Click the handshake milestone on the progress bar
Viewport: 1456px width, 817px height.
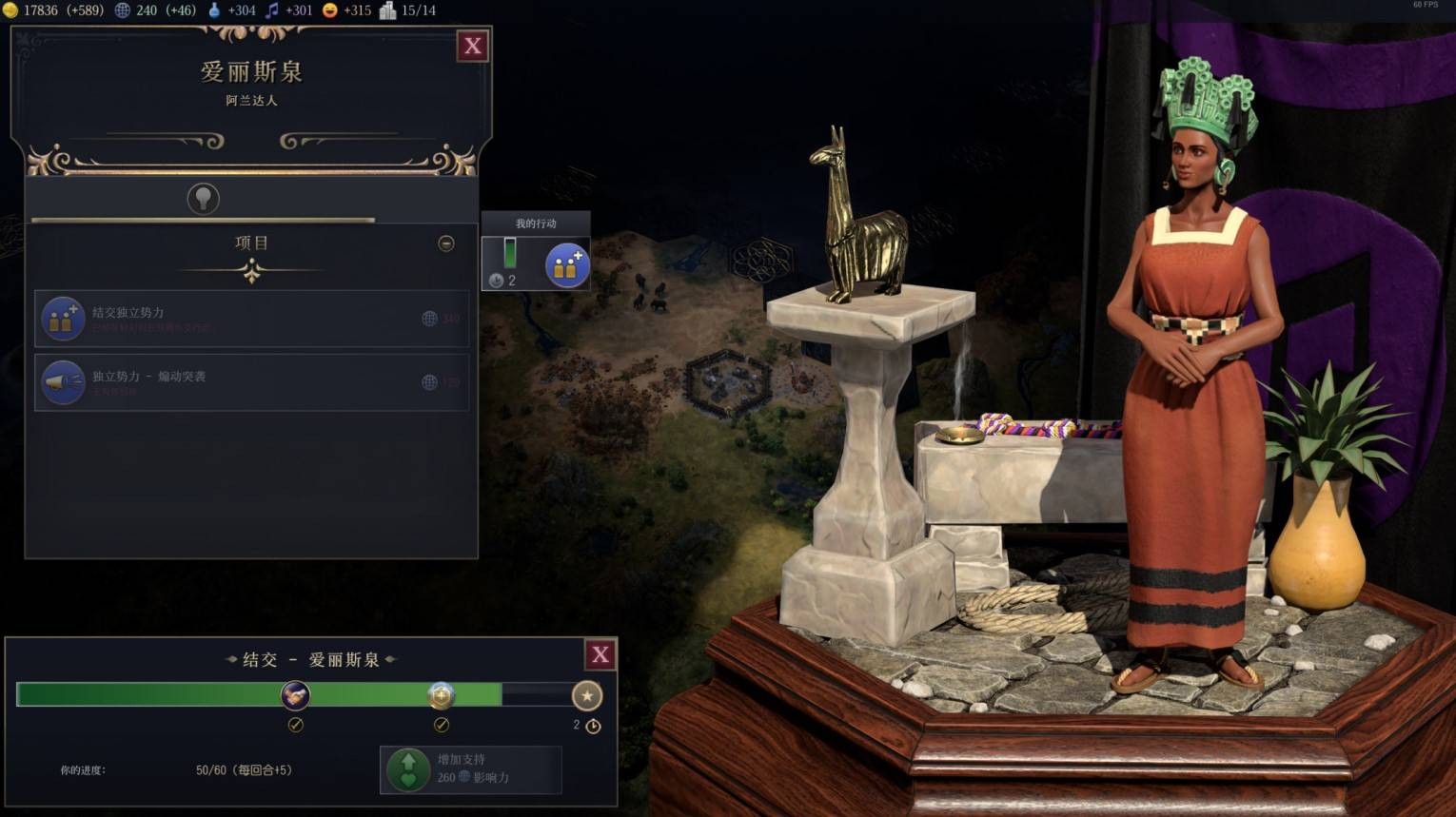(x=295, y=695)
